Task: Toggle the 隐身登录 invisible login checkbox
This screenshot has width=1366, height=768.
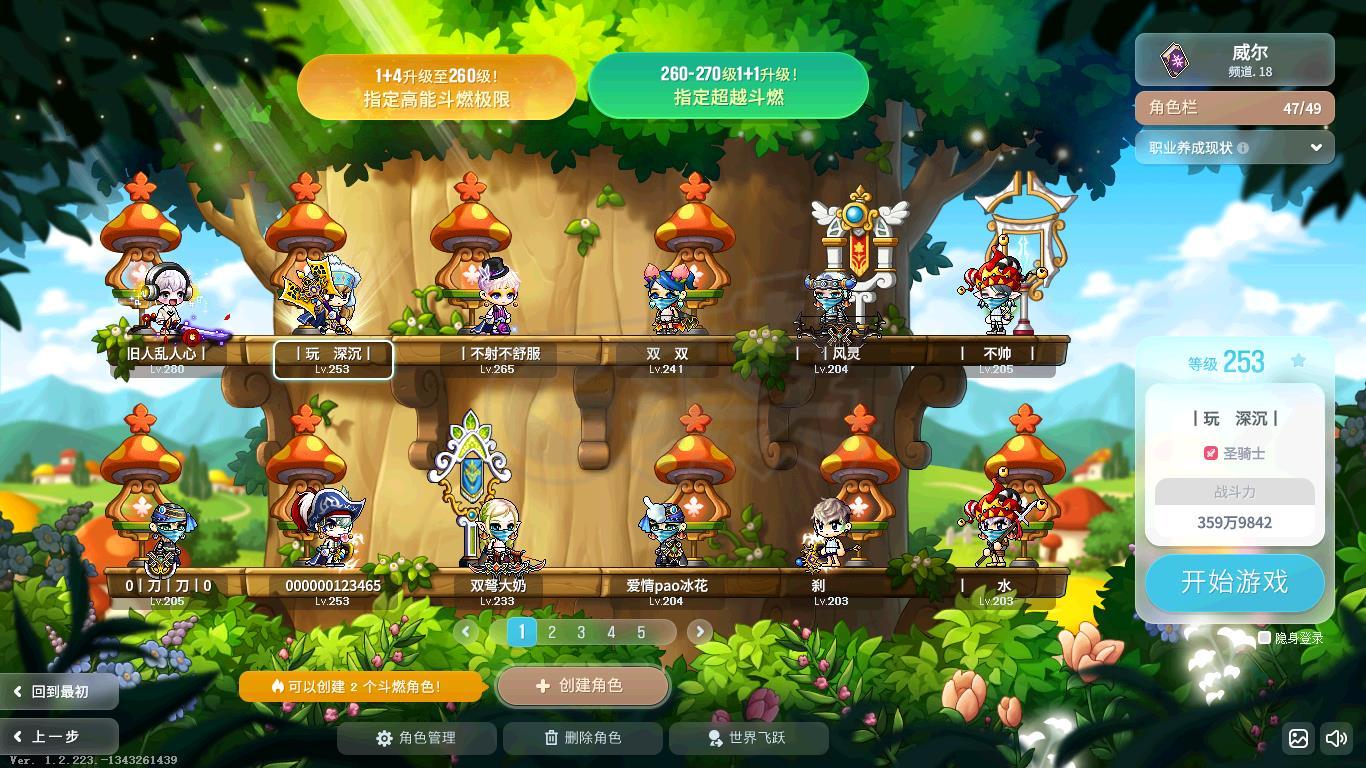Action: coord(1264,637)
